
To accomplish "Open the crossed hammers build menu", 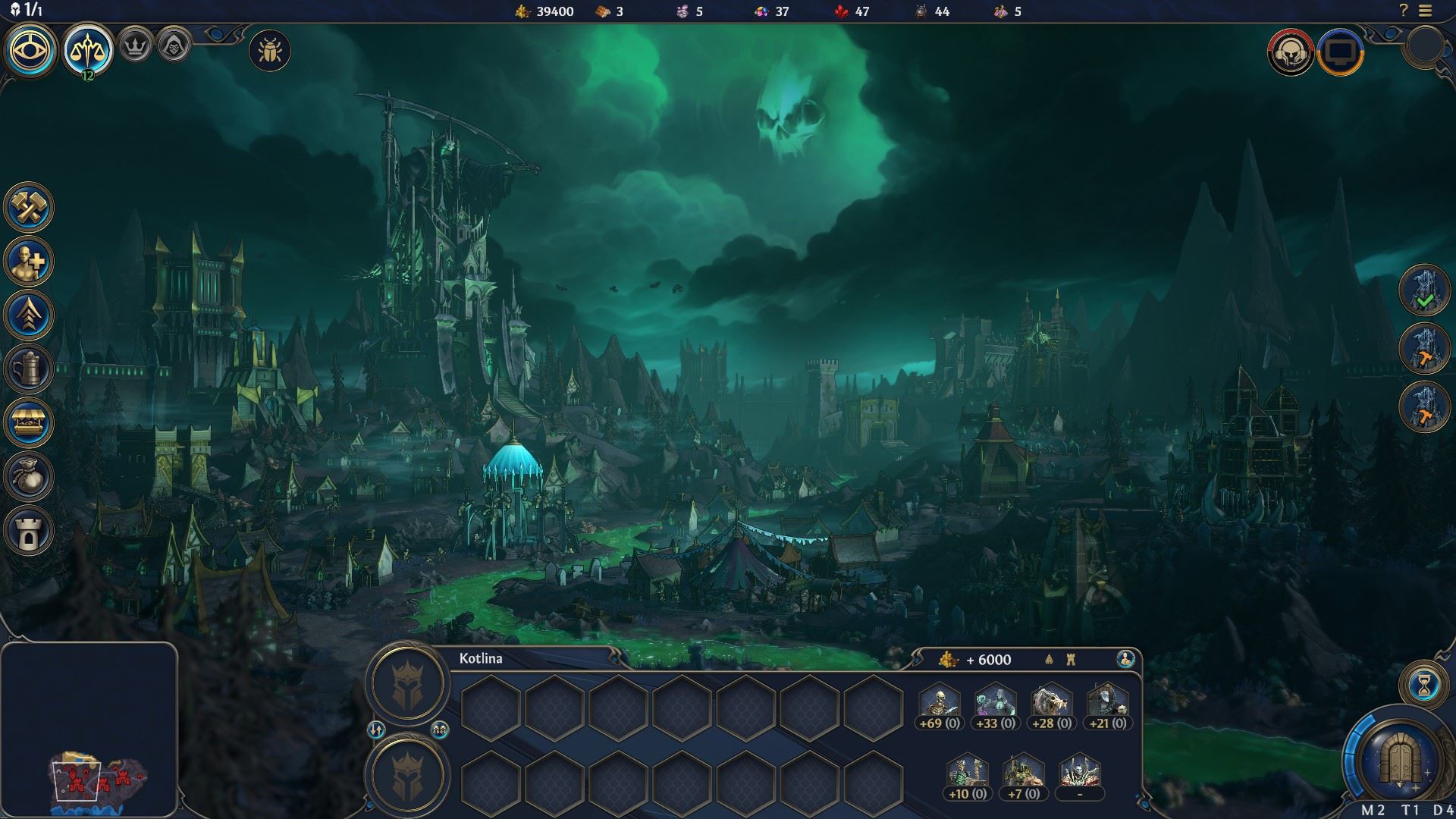I will pyautogui.click(x=29, y=207).
